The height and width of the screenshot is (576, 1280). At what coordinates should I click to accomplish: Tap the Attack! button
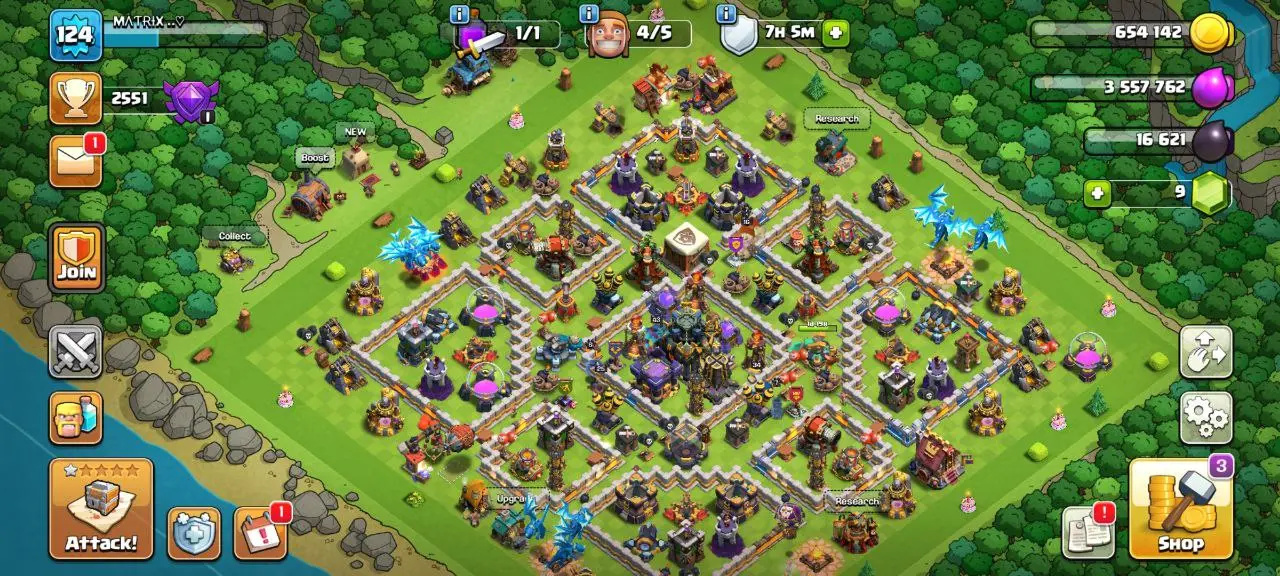(x=101, y=509)
